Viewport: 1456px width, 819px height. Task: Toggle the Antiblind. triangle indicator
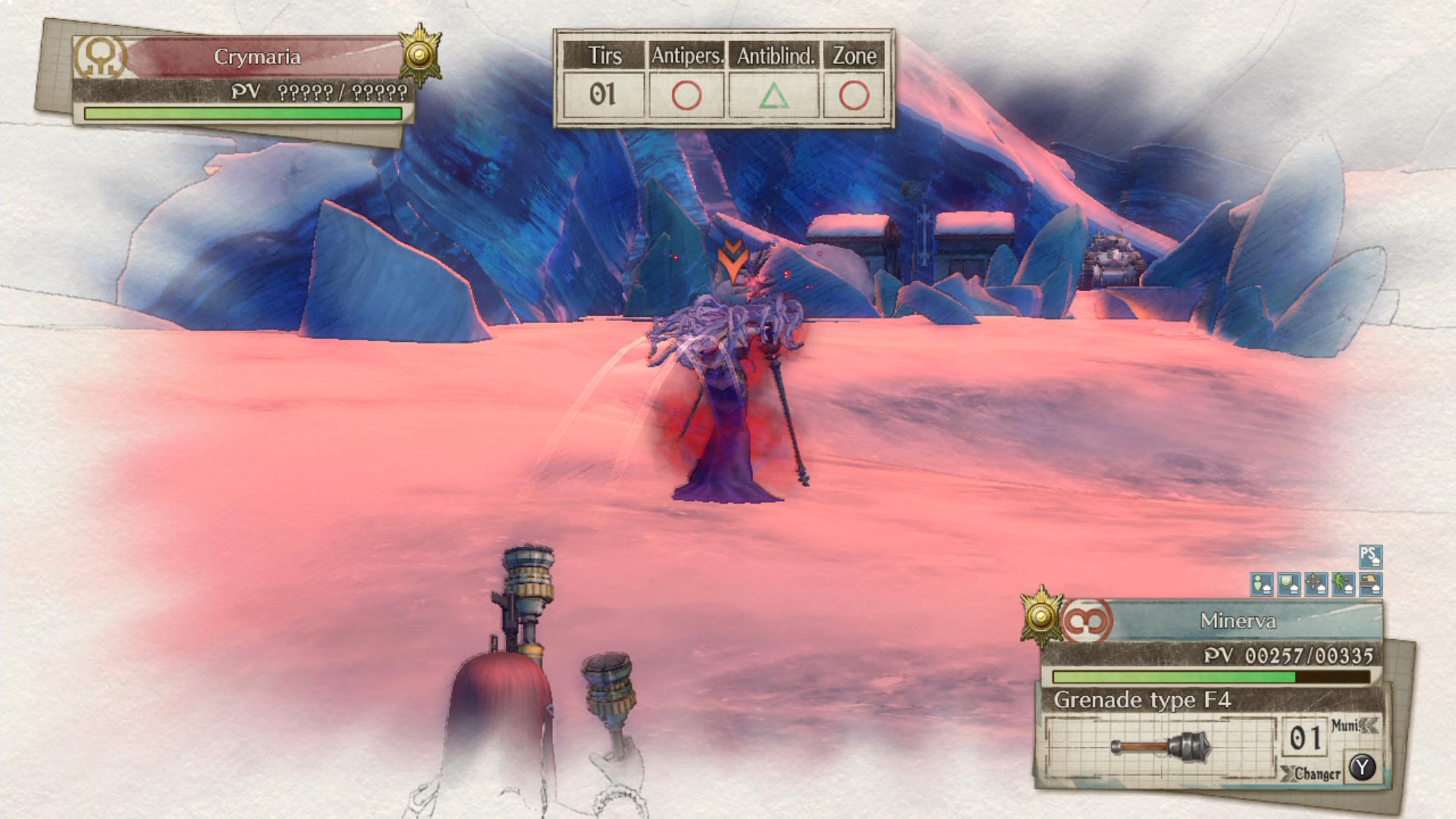coord(774,95)
